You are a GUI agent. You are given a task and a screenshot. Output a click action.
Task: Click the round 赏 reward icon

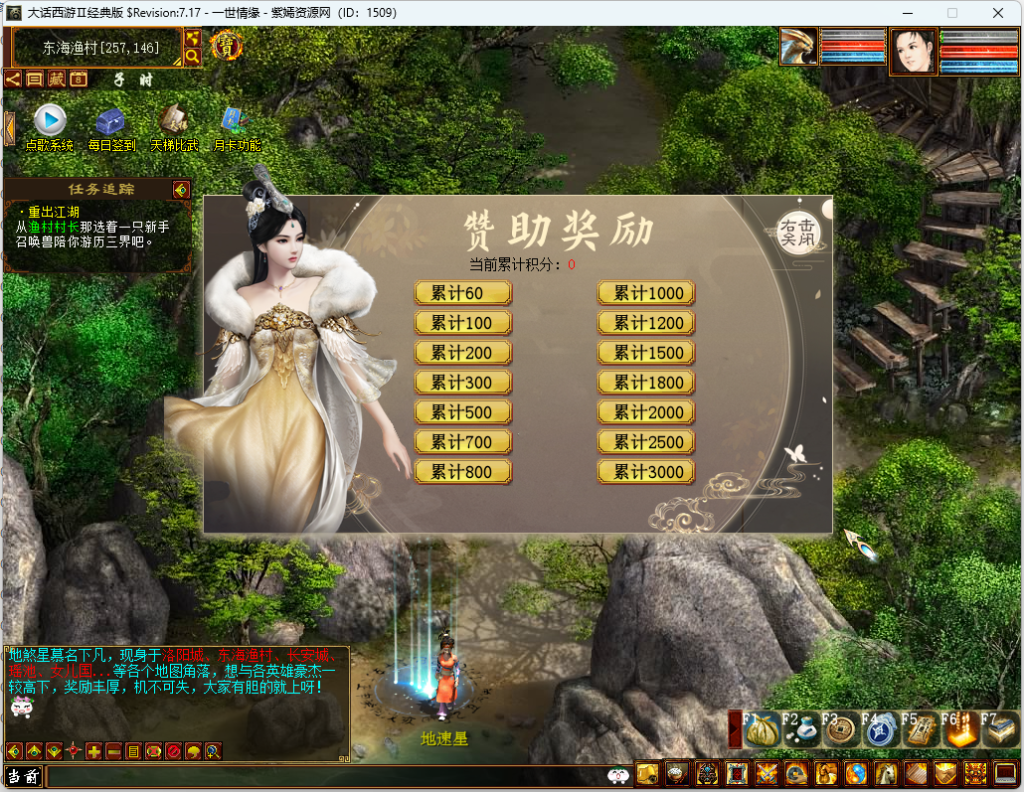(x=226, y=45)
